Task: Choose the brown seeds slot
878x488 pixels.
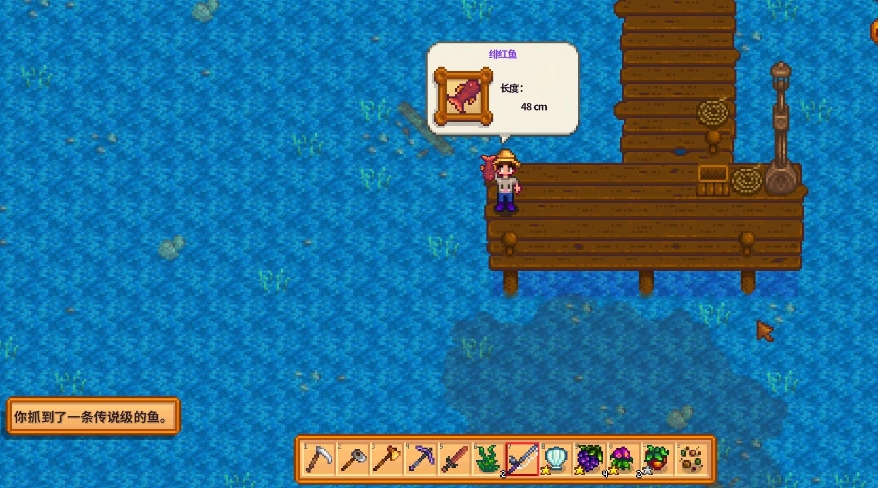Action: [691, 459]
